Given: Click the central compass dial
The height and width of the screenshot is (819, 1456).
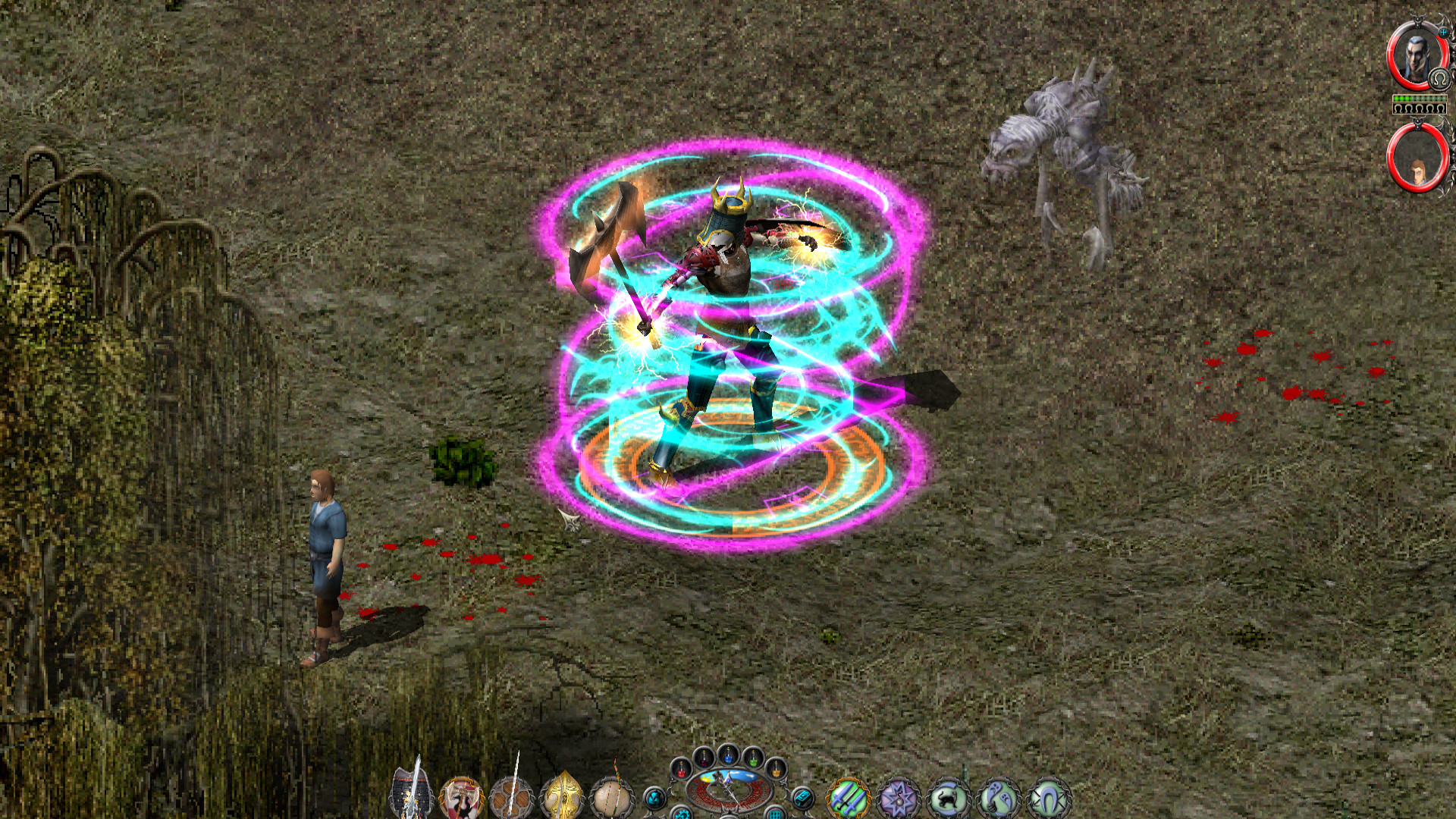Looking at the screenshot, I should click(x=728, y=790).
